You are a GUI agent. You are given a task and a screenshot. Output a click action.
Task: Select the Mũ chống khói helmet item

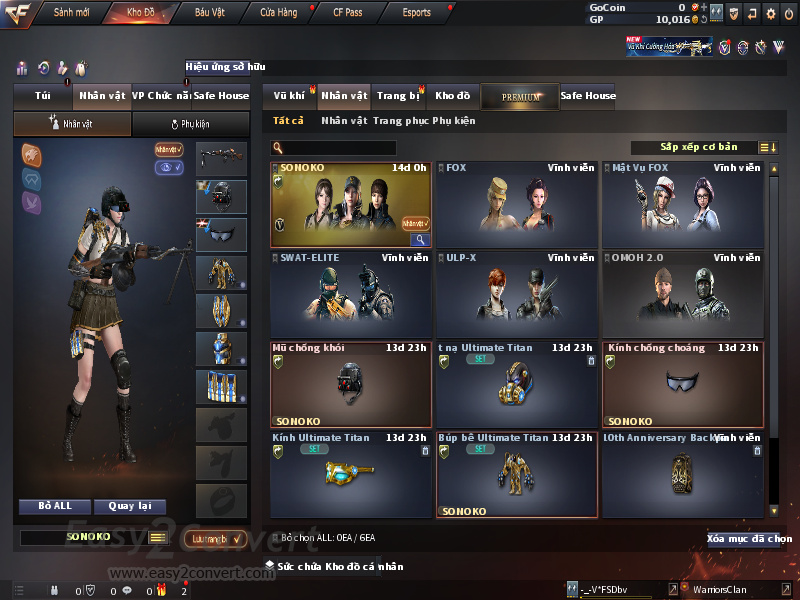coord(351,384)
